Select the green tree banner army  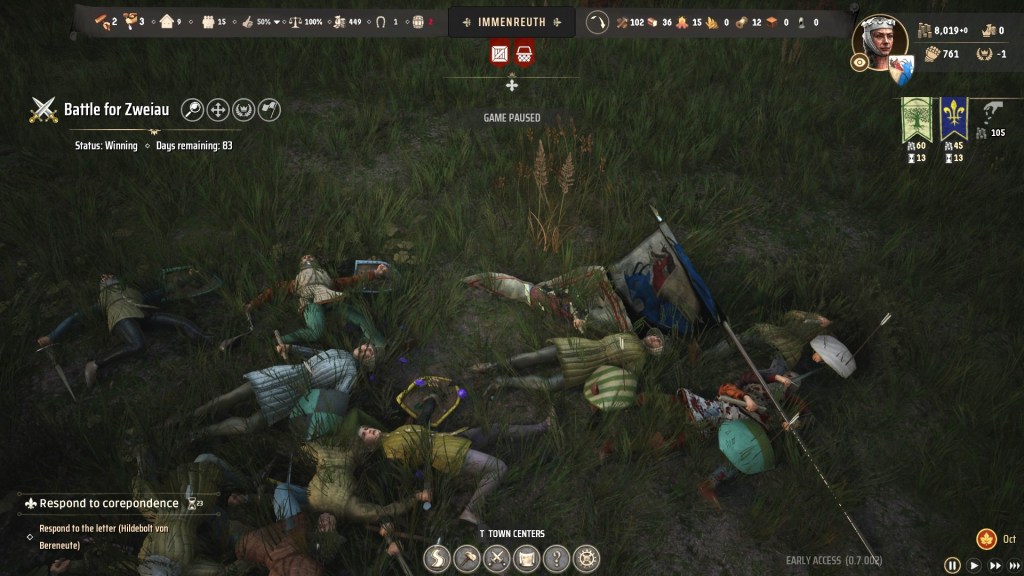[915, 120]
